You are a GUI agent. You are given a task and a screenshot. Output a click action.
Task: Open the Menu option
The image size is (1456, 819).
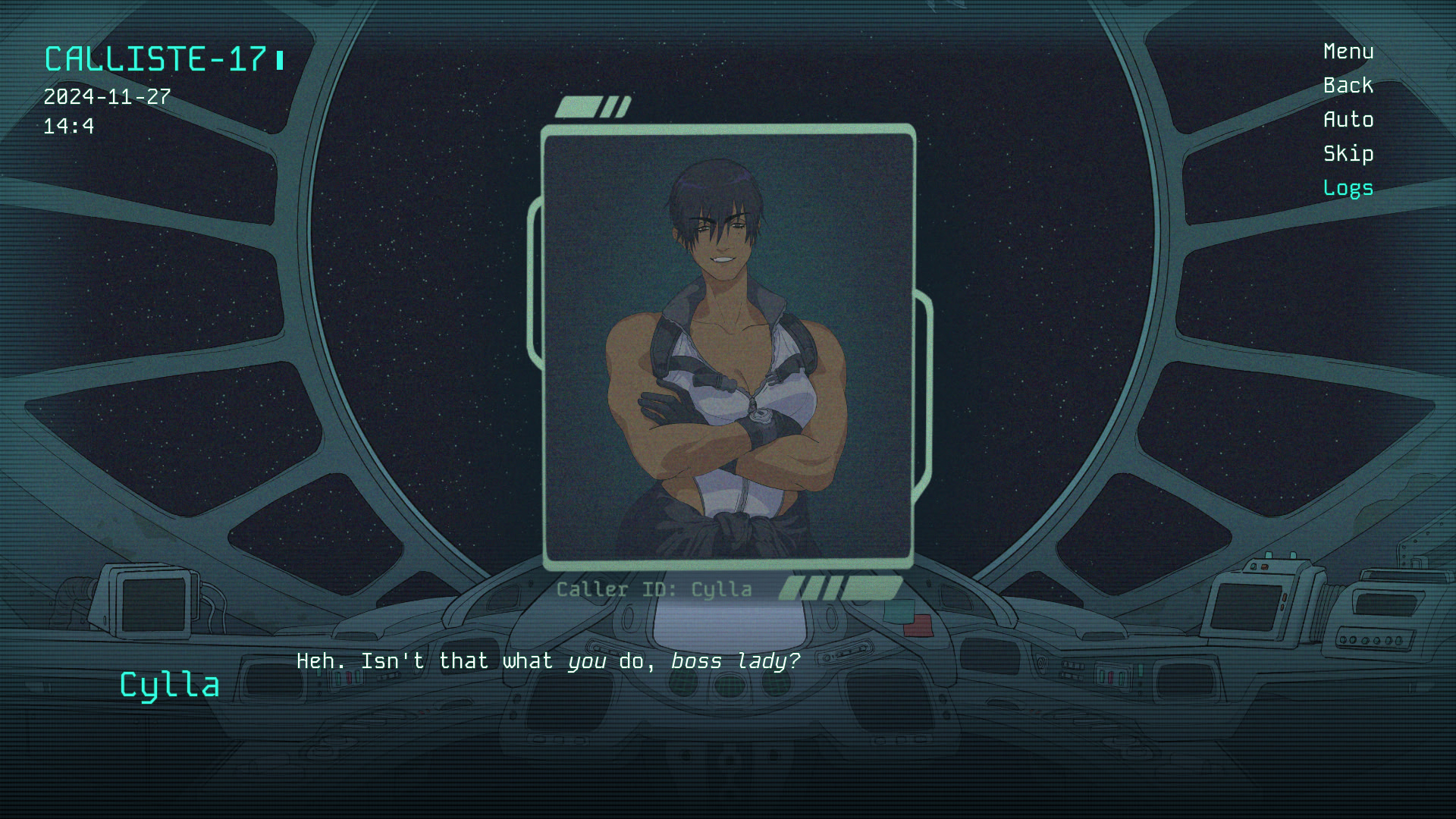(x=1348, y=52)
